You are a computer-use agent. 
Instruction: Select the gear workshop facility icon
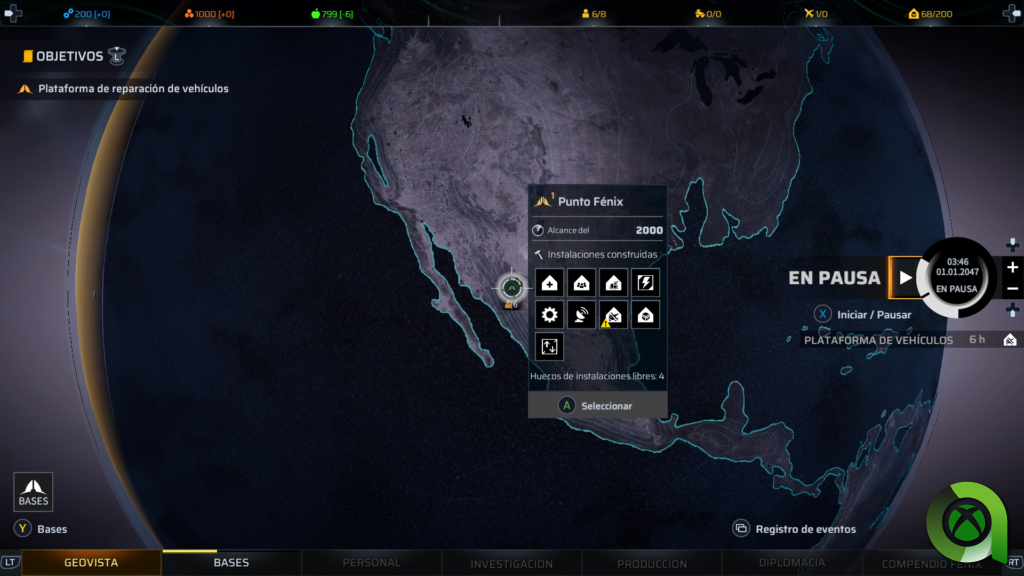coord(549,315)
